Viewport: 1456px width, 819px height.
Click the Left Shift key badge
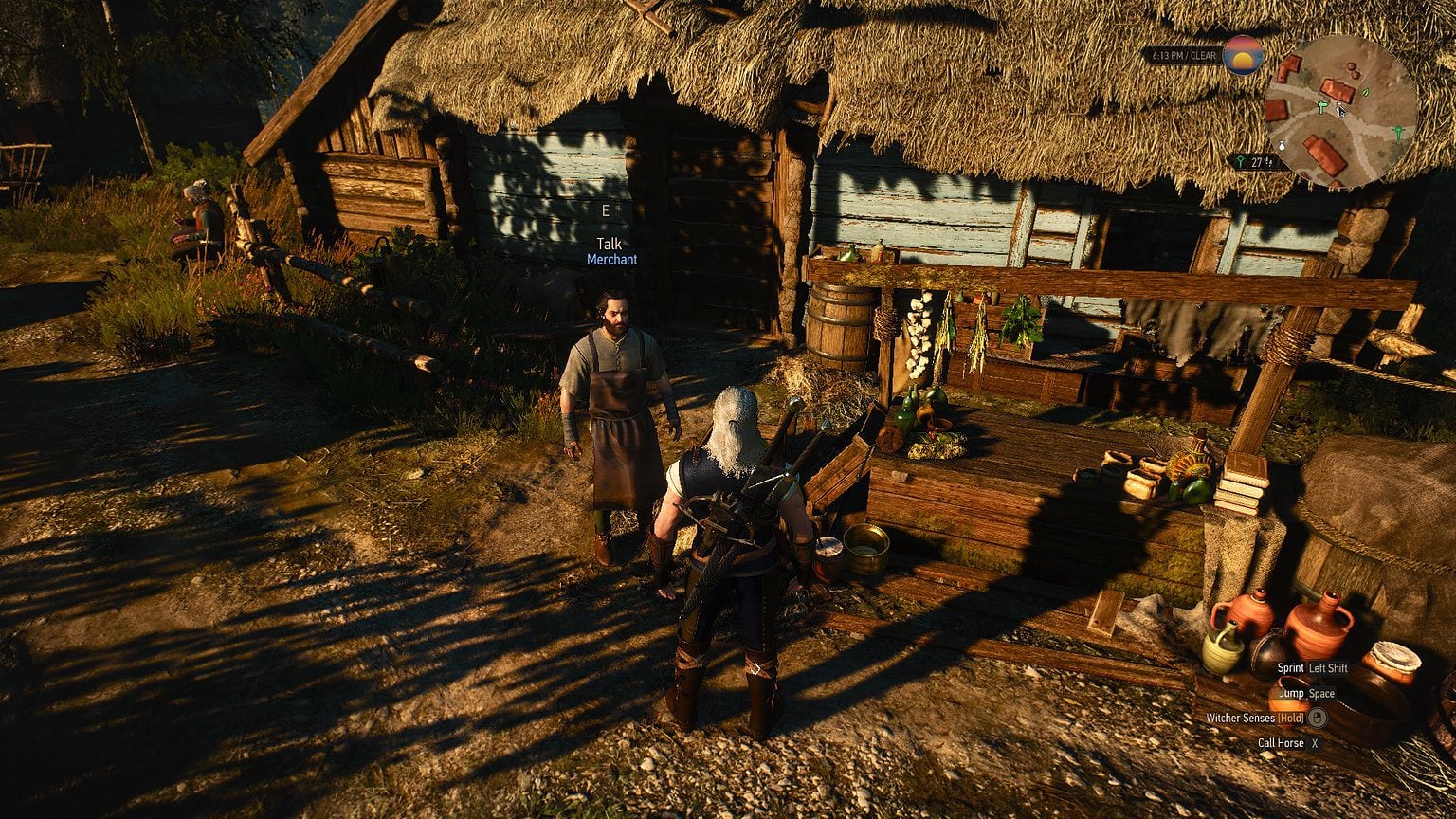[x=1328, y=668]
